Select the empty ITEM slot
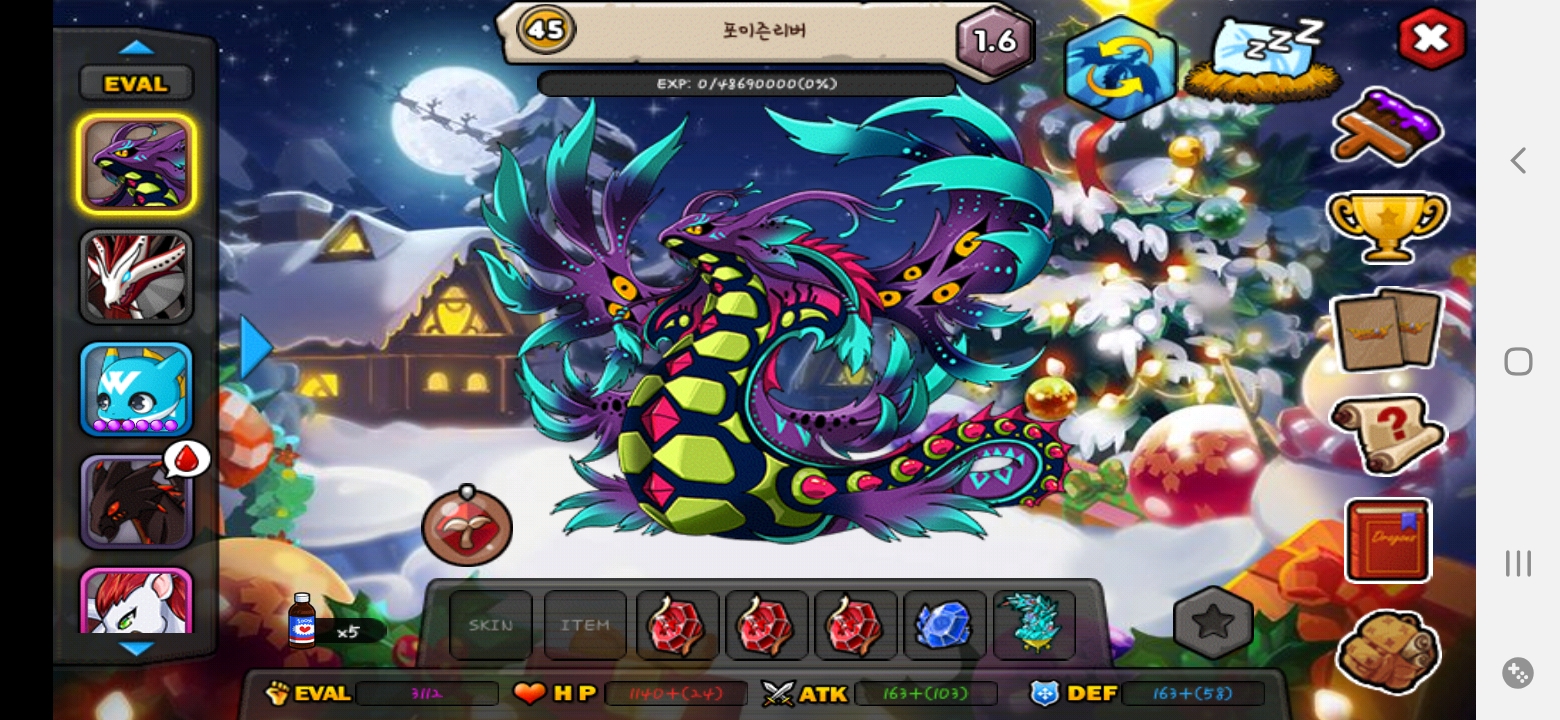 tap(585, 625)
